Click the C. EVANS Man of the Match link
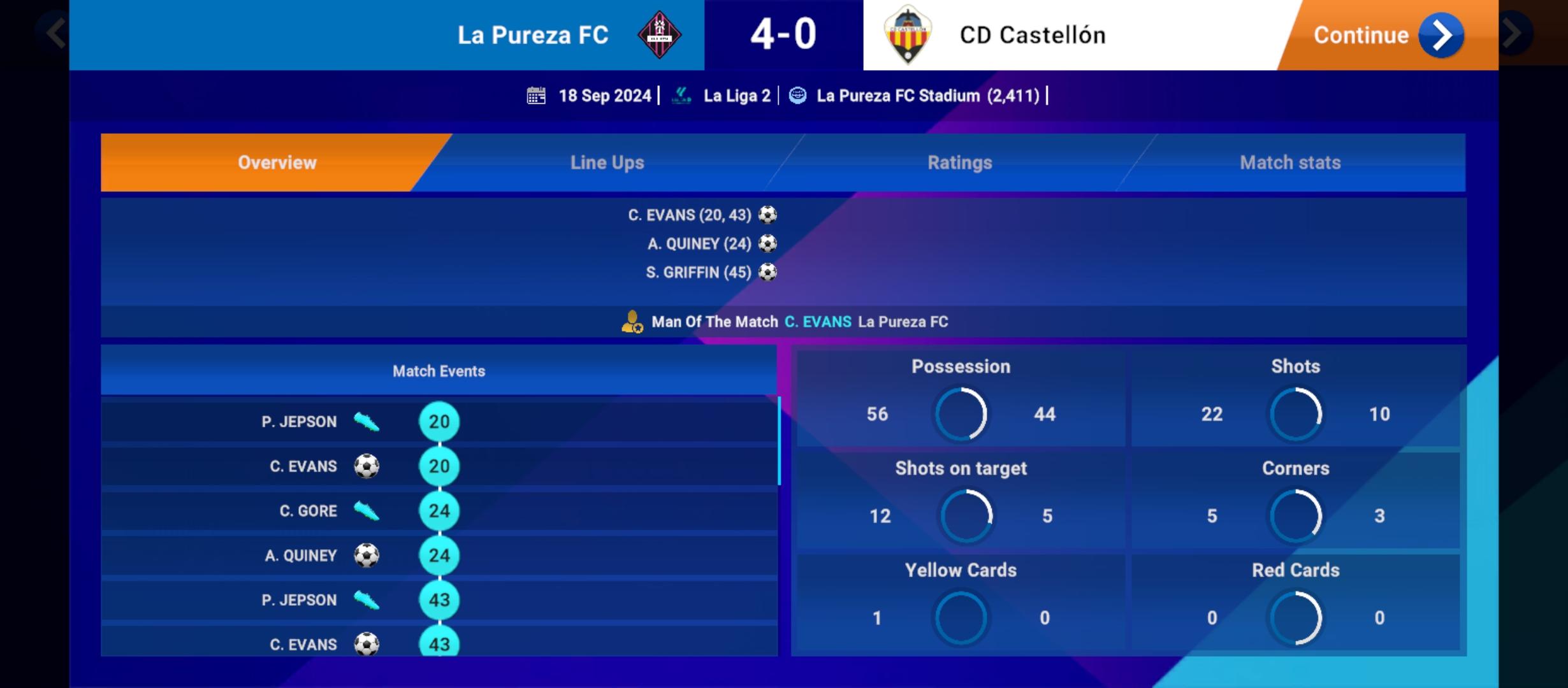 [819, 322]
